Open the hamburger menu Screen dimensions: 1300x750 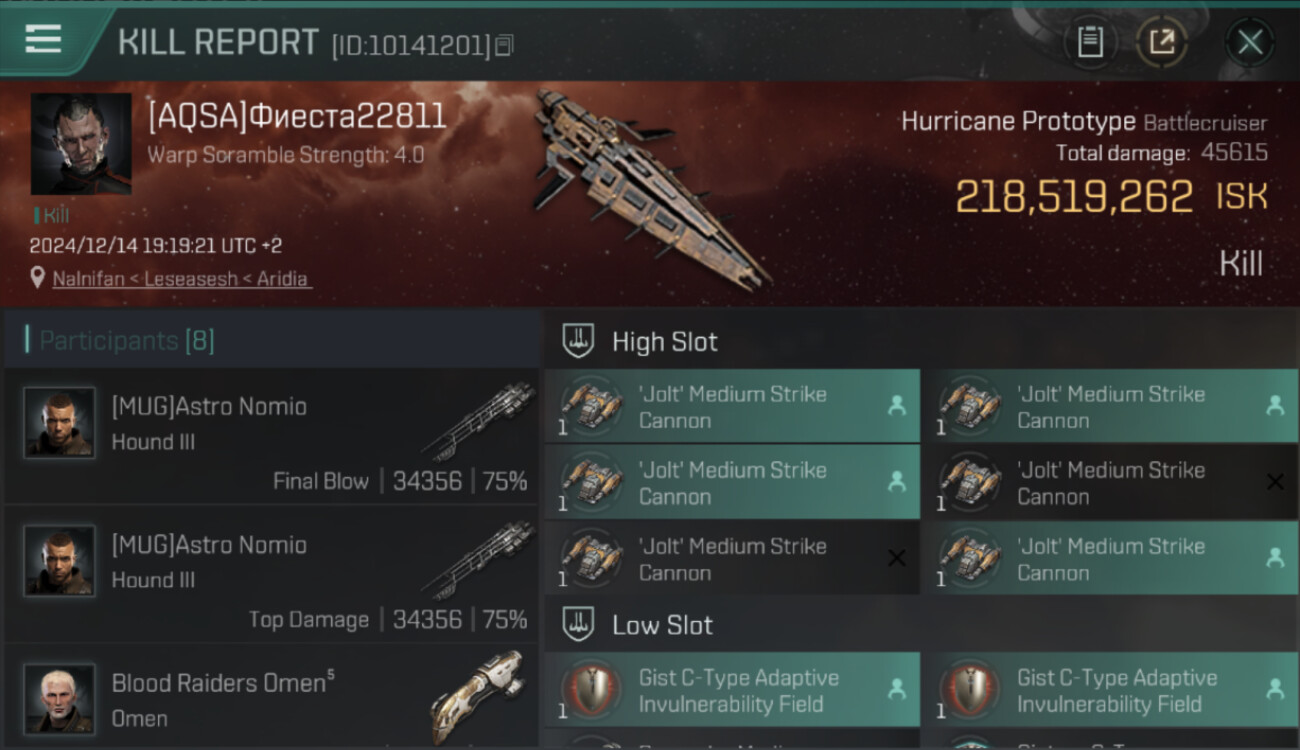(43, 40)
